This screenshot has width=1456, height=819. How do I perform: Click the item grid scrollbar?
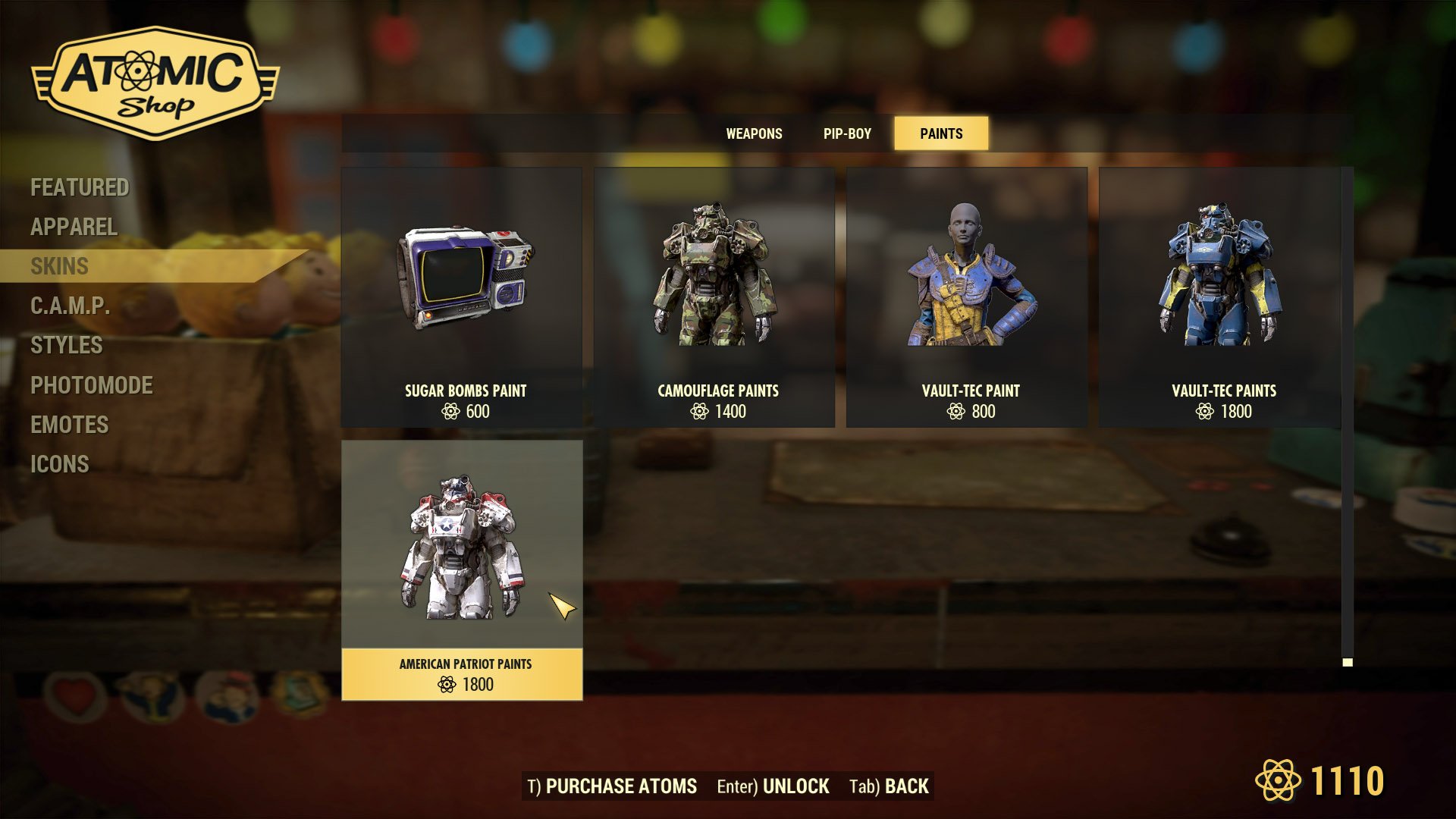(1348, 417)
